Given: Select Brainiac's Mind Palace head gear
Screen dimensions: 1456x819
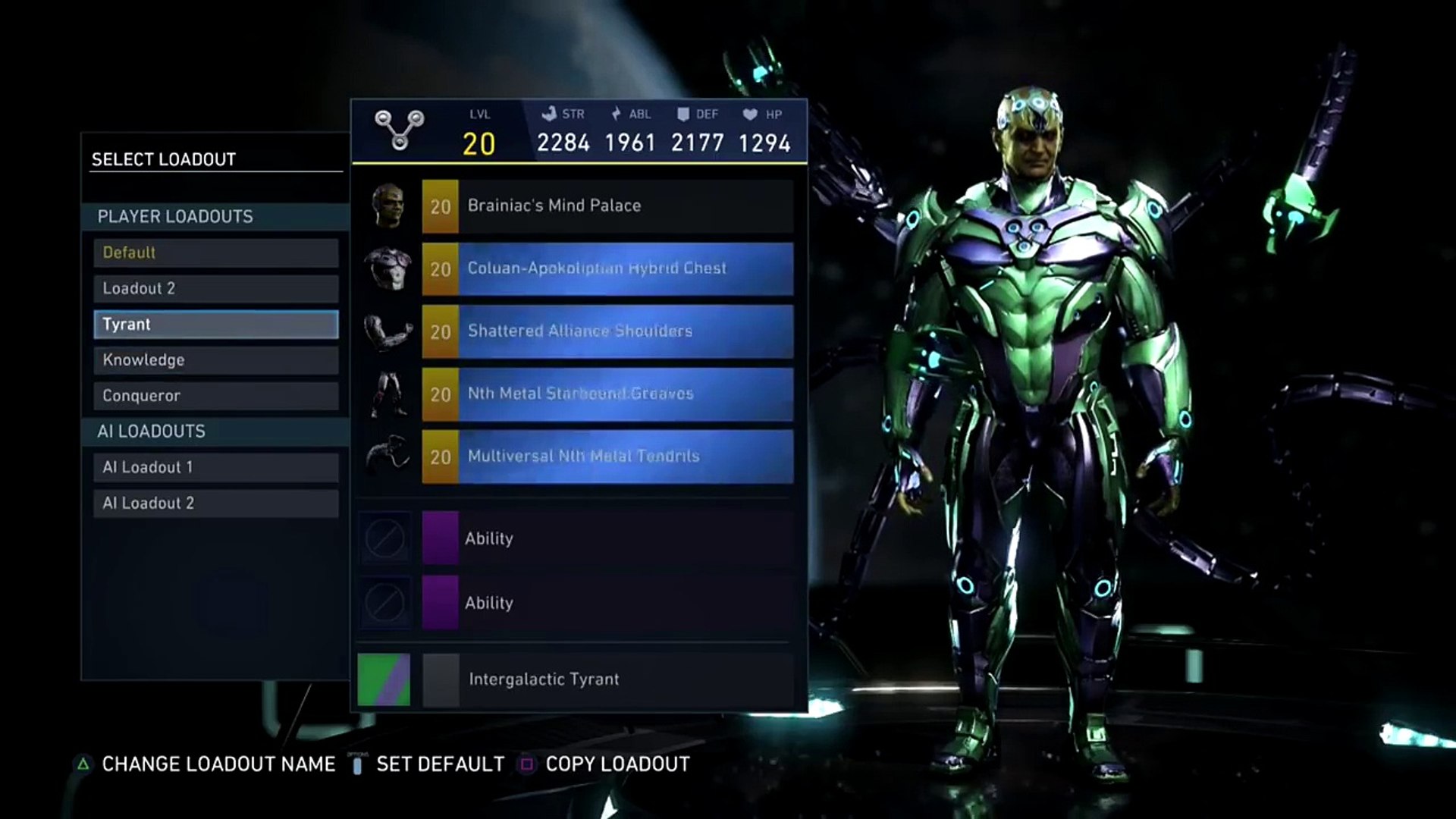Looking at the screenshot, I should click(x=607, y=206).
